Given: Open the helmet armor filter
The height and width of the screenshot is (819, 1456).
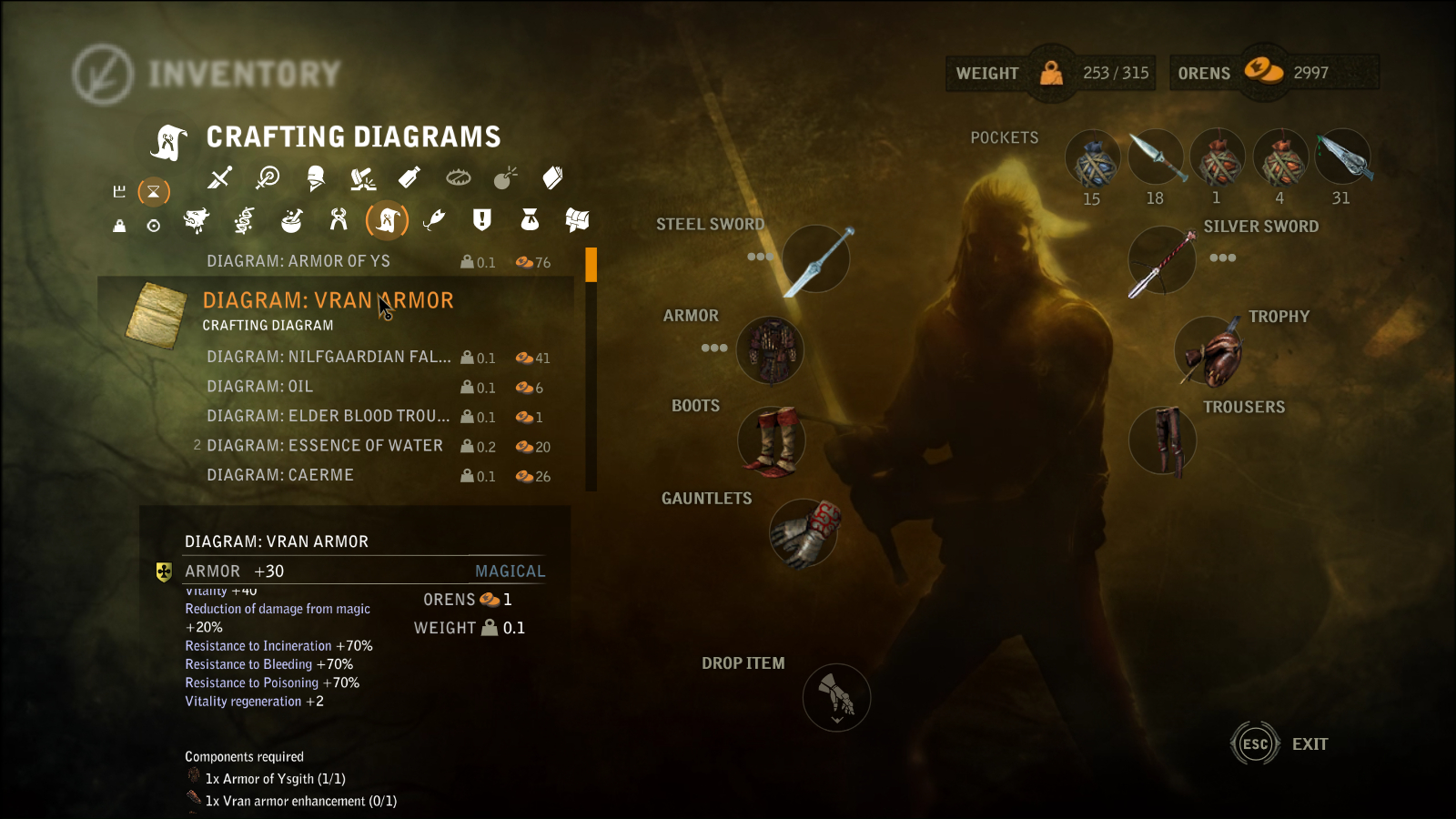Looking at the screenshot, I should (x=316, y=178).
